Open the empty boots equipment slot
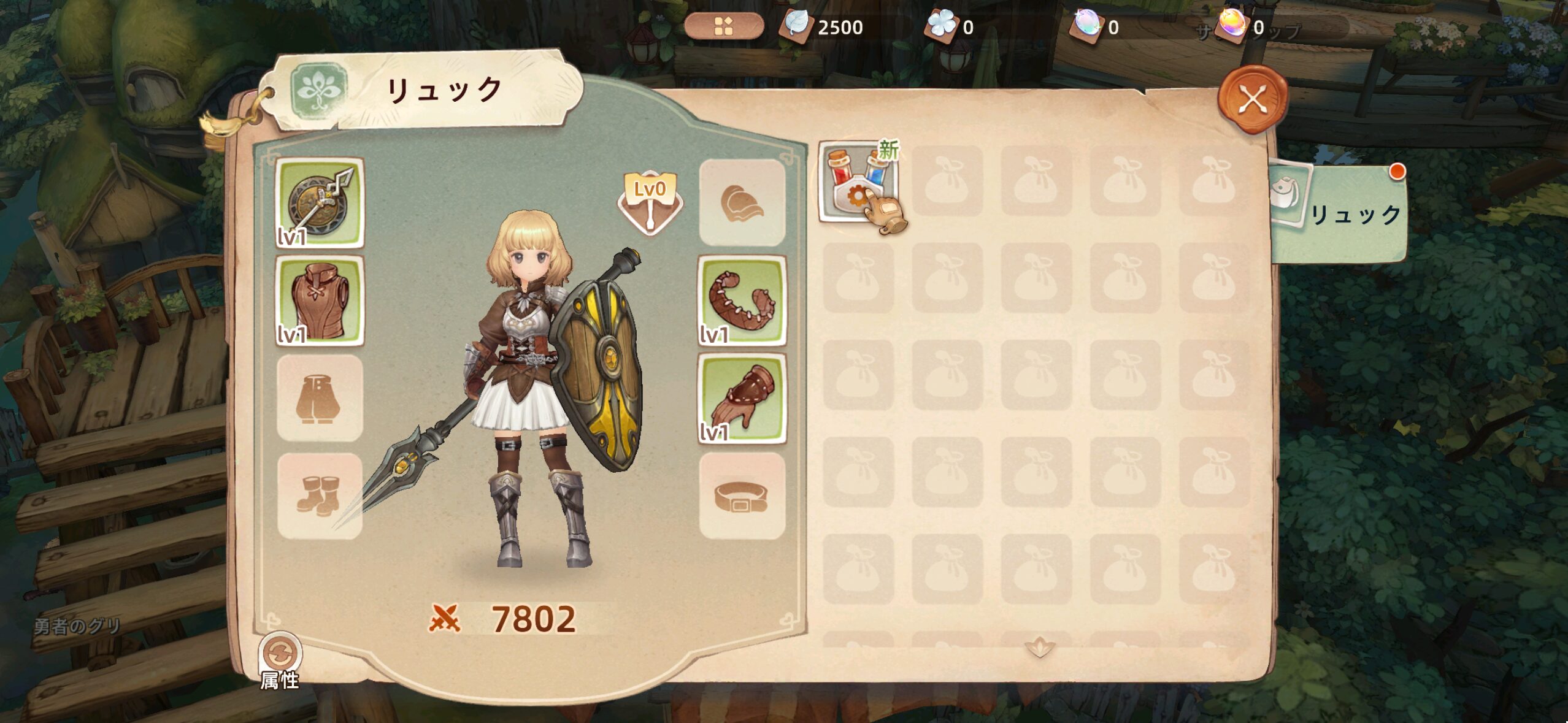 [x=320, y=495]
